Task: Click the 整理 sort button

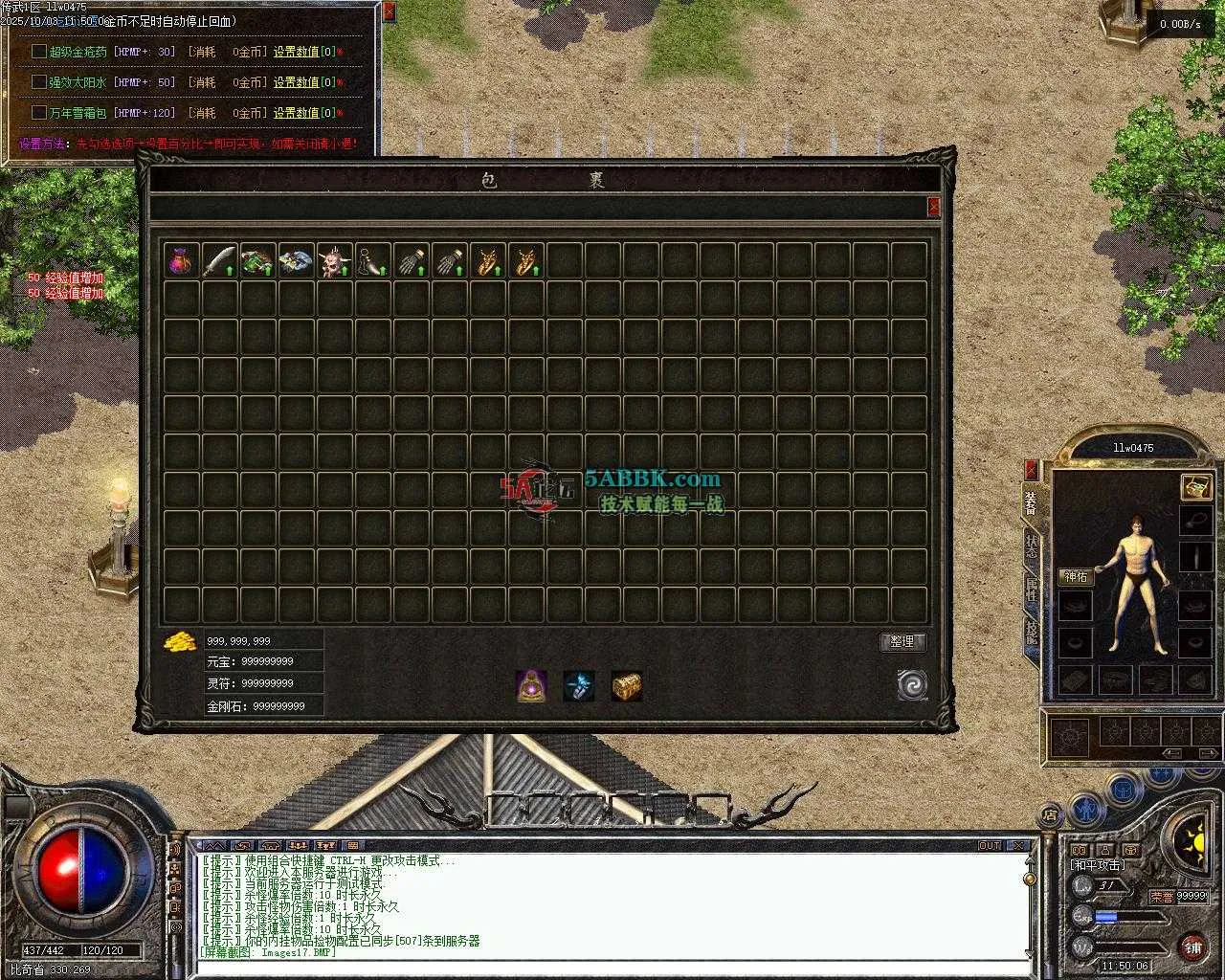Action: point(902,641)
